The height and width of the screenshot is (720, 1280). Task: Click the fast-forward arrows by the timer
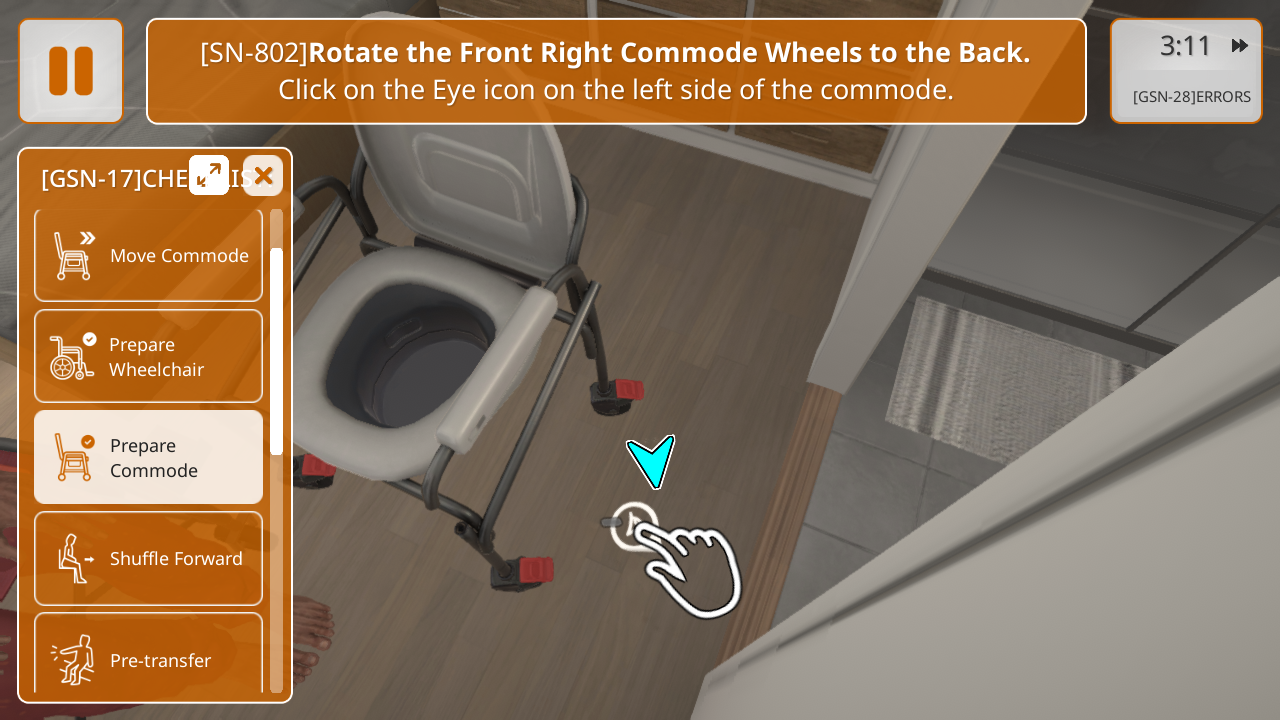[x=1240, y=46]
